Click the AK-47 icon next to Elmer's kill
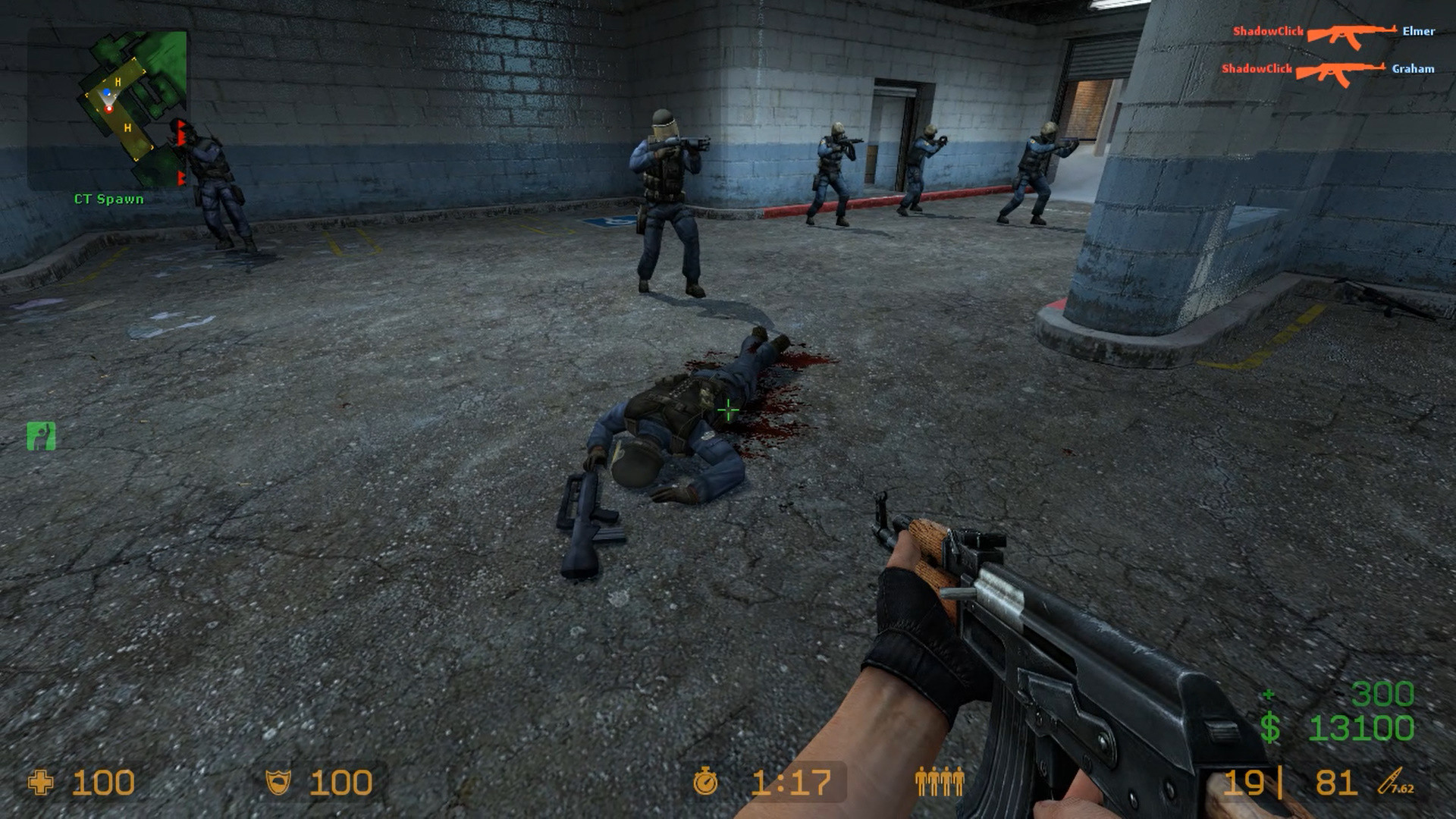 [1351, 33]
